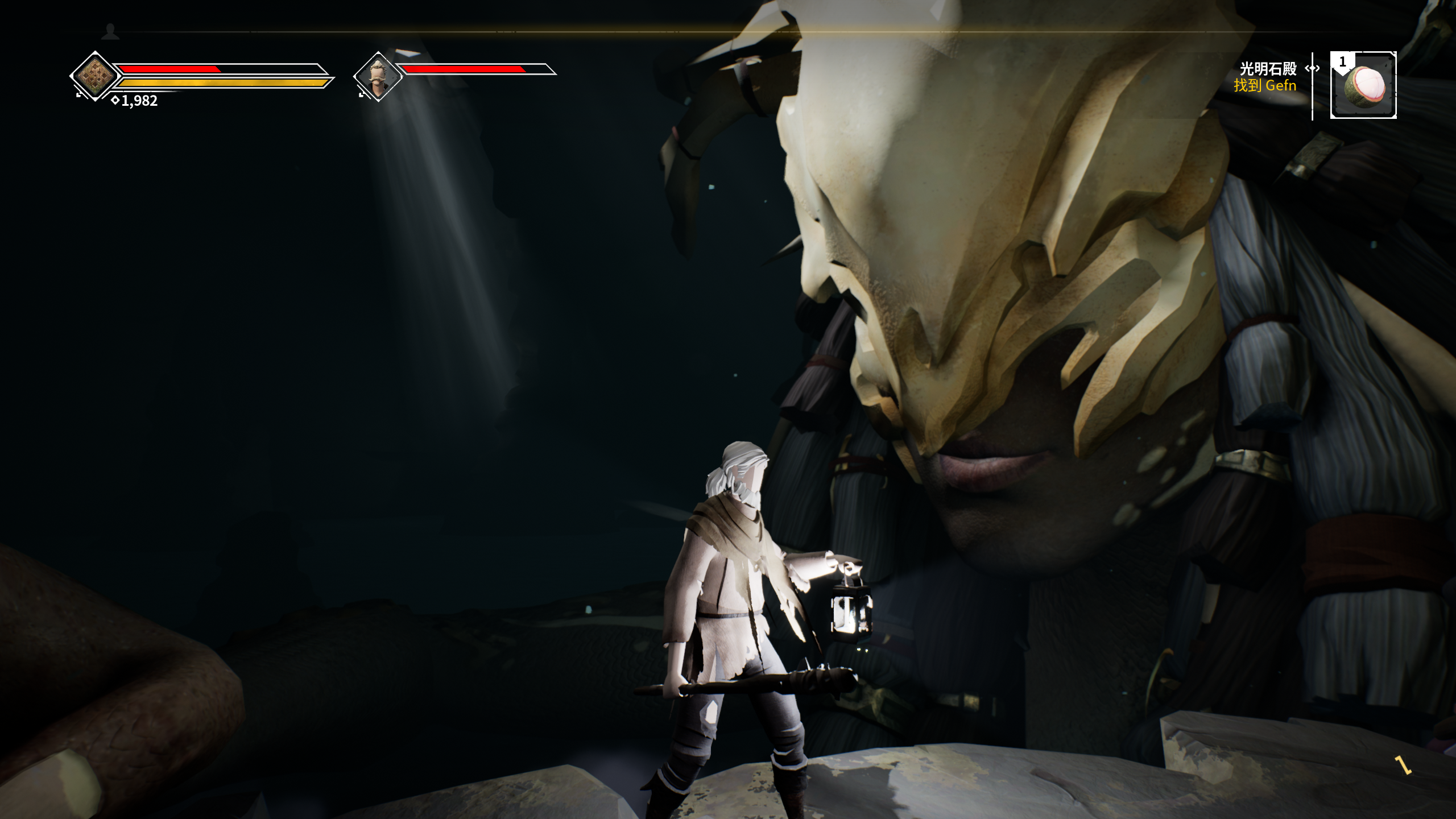1456x819 pixels.
Task: Click the currency counter reading 1,982
Action: click(x=138, y=101)
